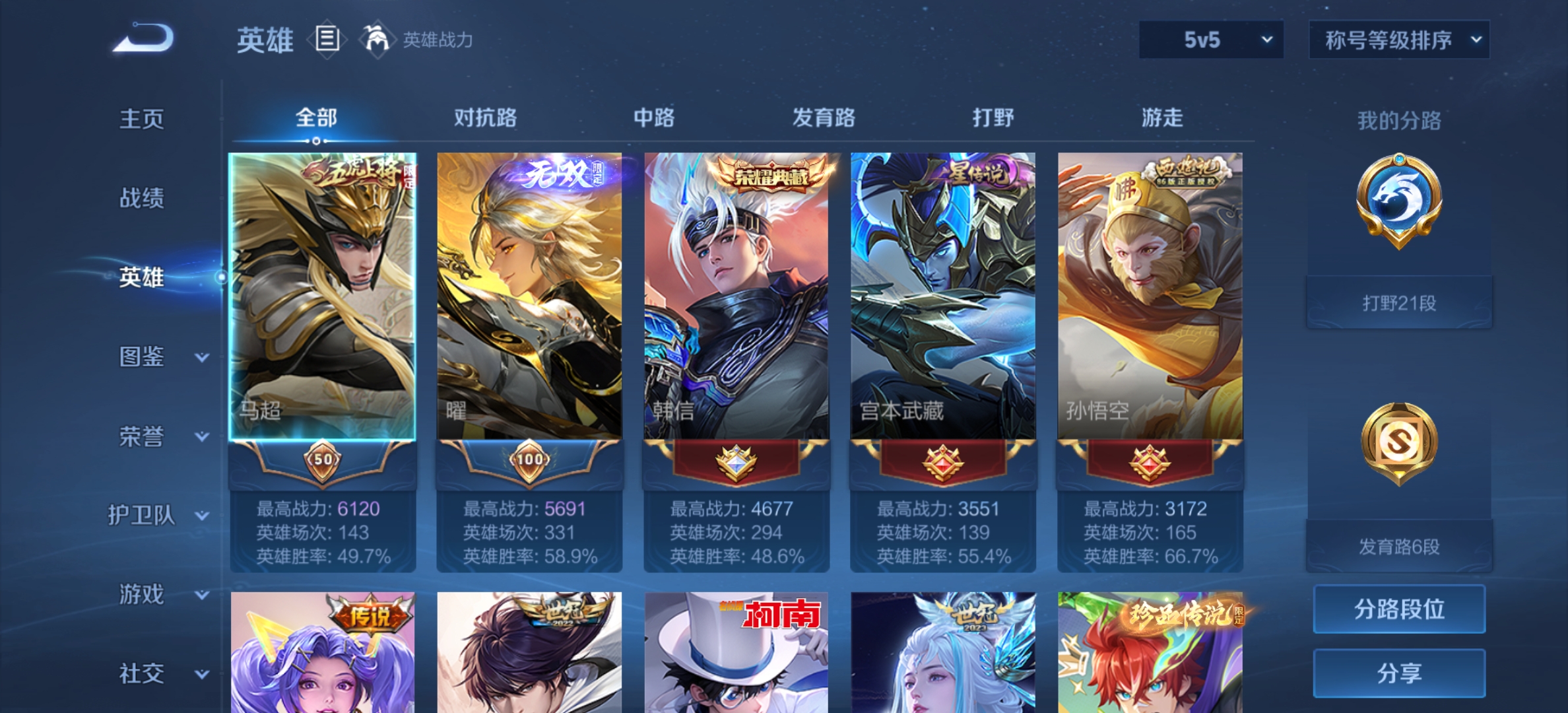
Task: Open the hero list icon beside 英雄 title
Action: pyautogui.click(x=329, y=40)
